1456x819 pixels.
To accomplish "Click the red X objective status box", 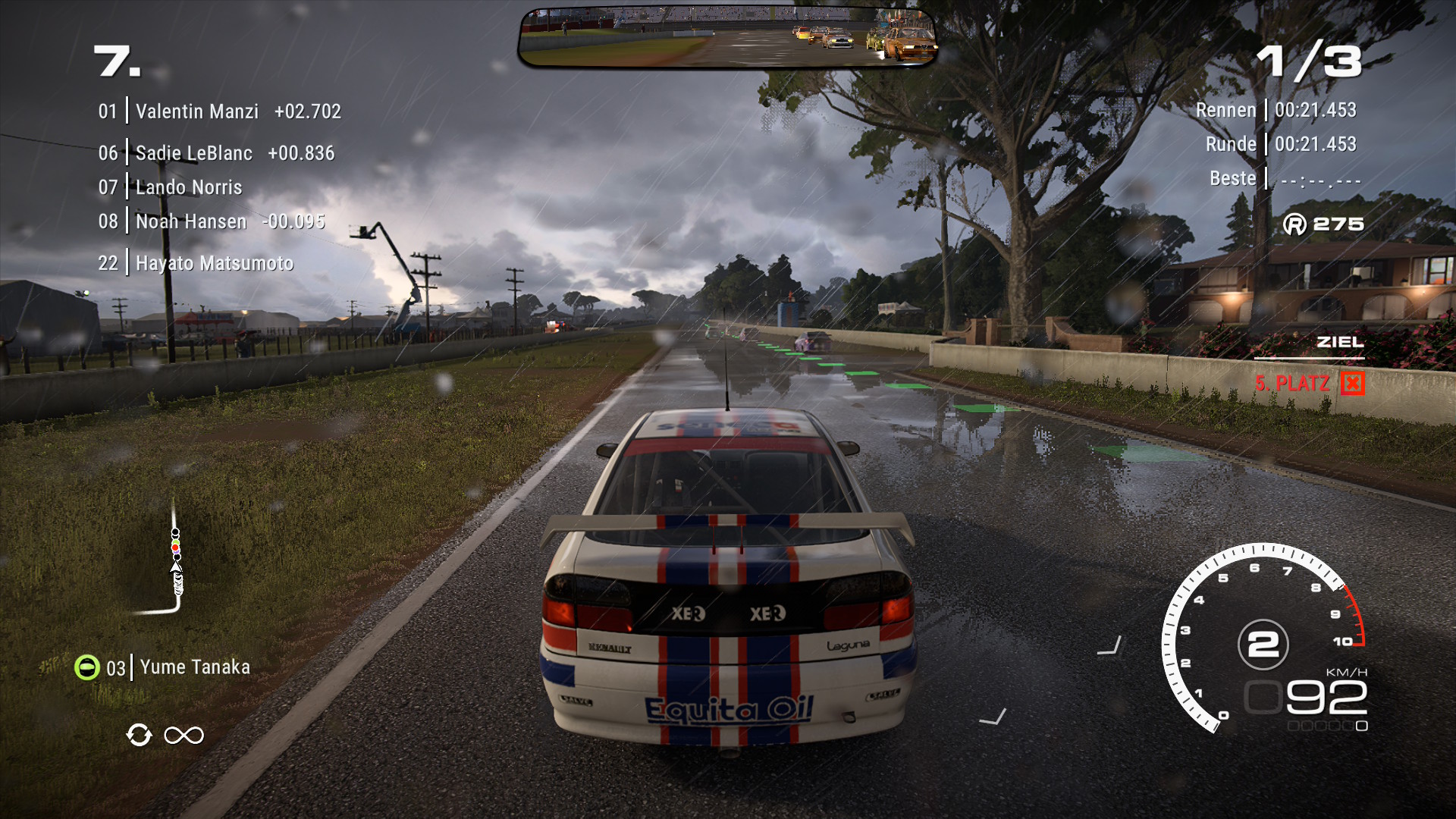I will click(x=1352, y=383).
